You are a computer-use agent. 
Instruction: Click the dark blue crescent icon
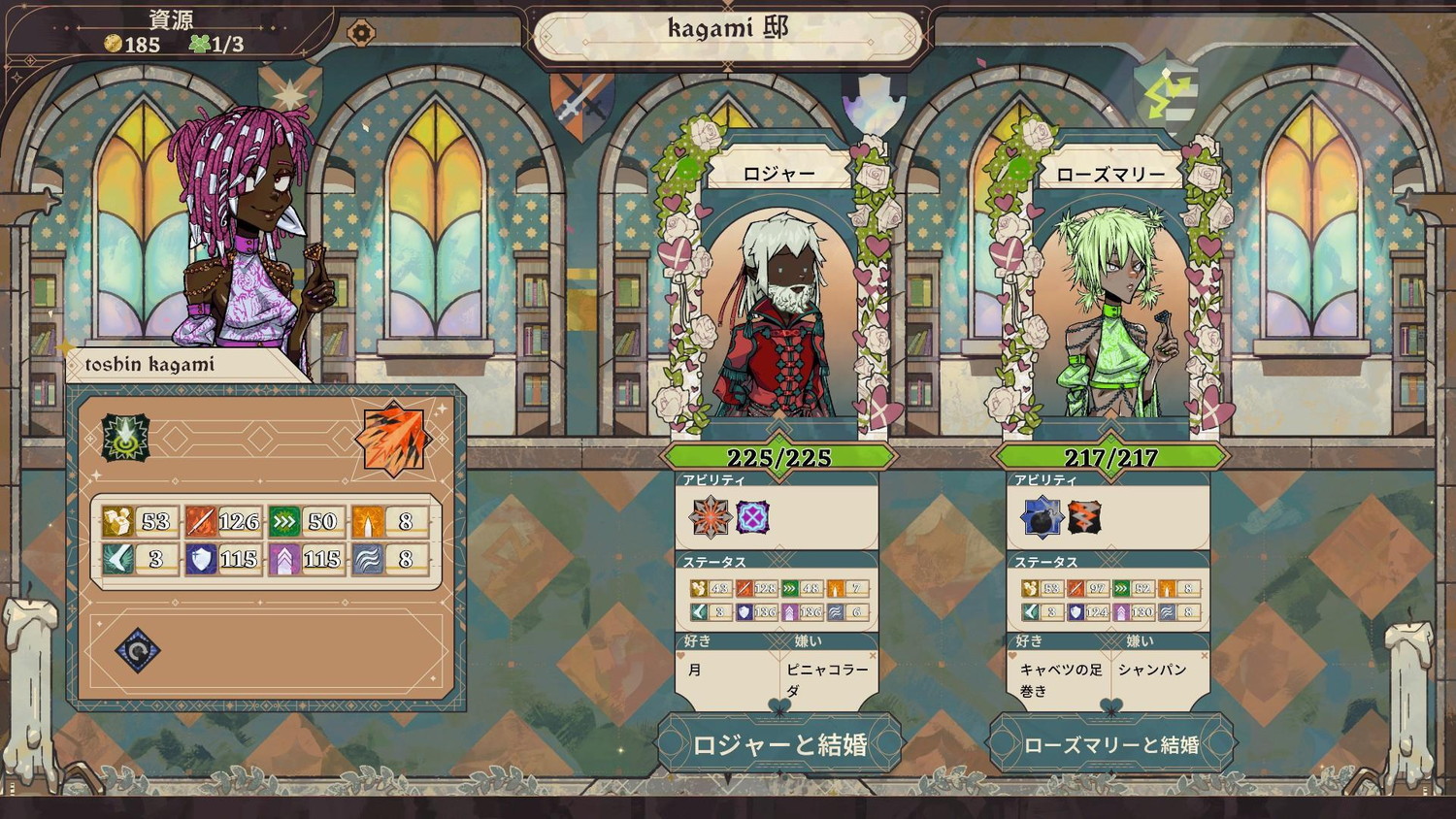(138, 650)
